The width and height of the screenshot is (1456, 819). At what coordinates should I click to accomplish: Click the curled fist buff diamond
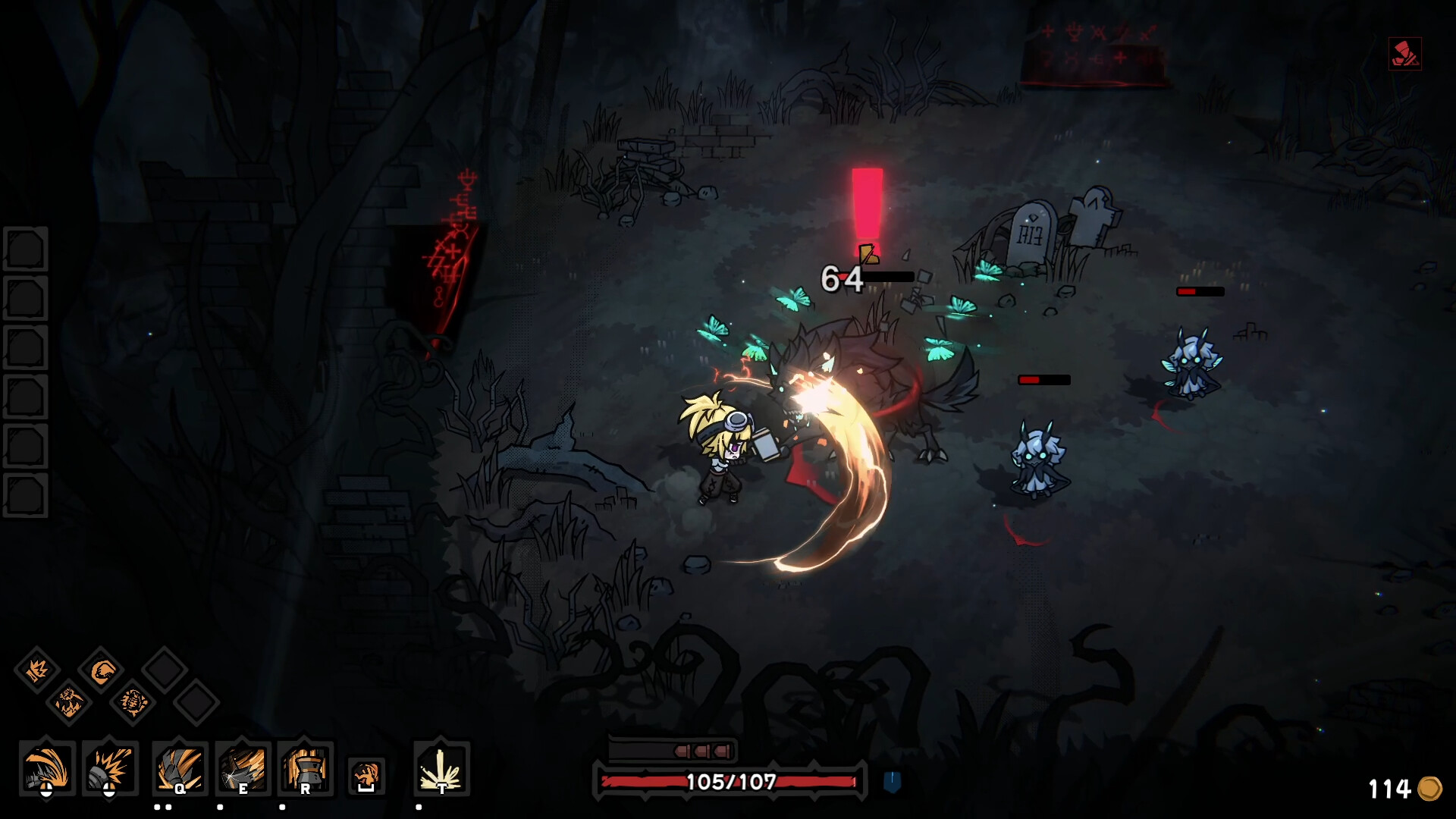click(102, 670)
